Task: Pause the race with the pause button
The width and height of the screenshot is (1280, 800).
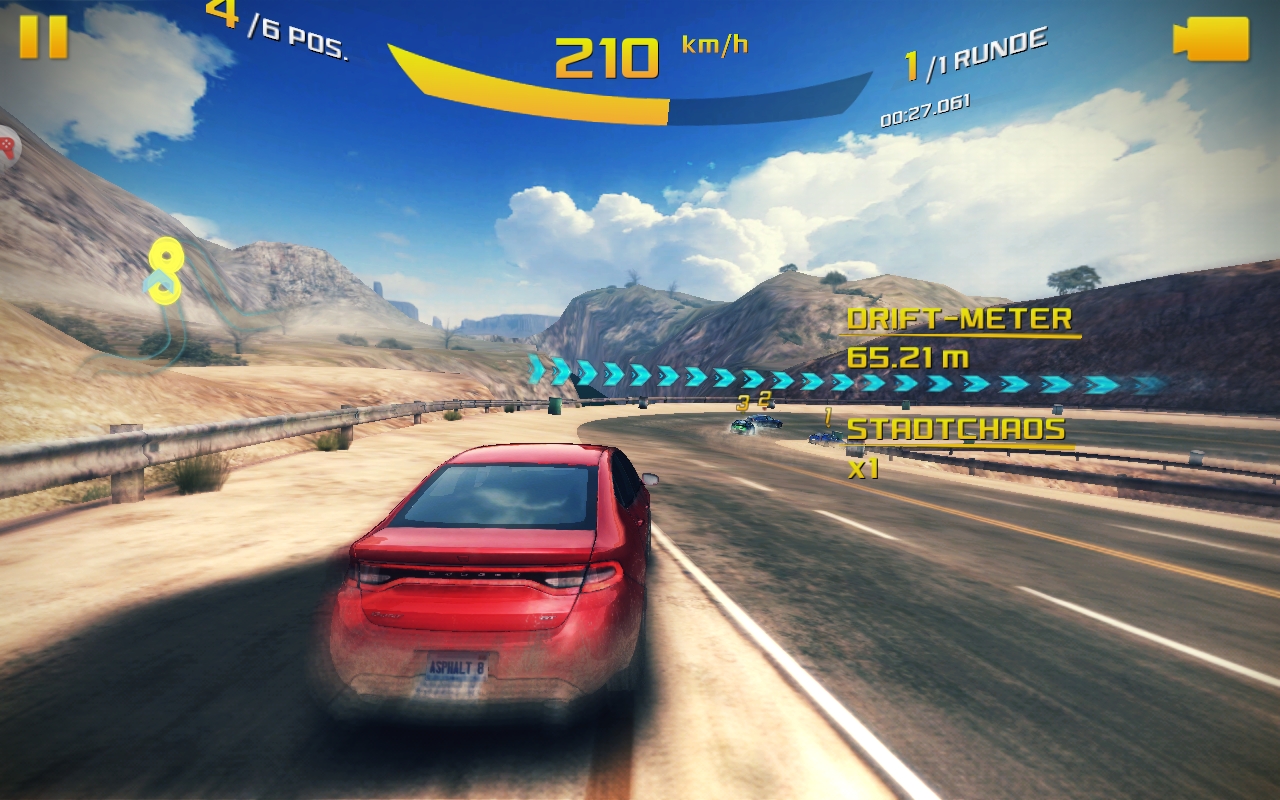Action: tap(43, 37)
